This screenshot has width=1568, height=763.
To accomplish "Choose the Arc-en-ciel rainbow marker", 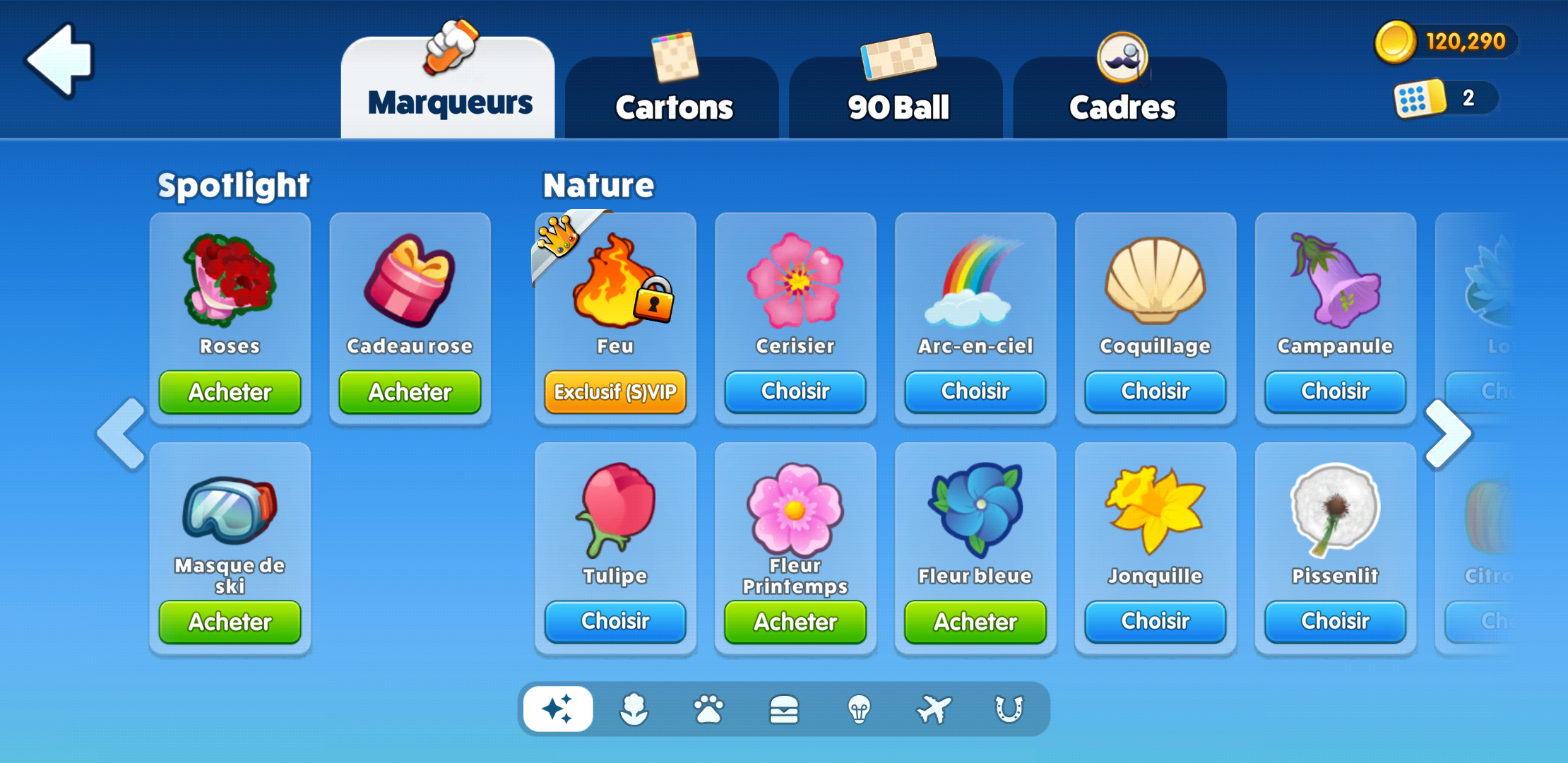I will (975, 391).
